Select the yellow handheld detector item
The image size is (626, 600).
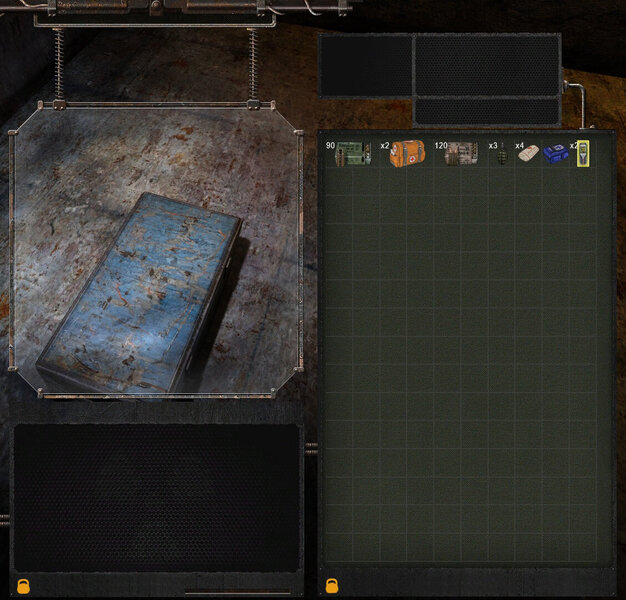coord(582,153)
